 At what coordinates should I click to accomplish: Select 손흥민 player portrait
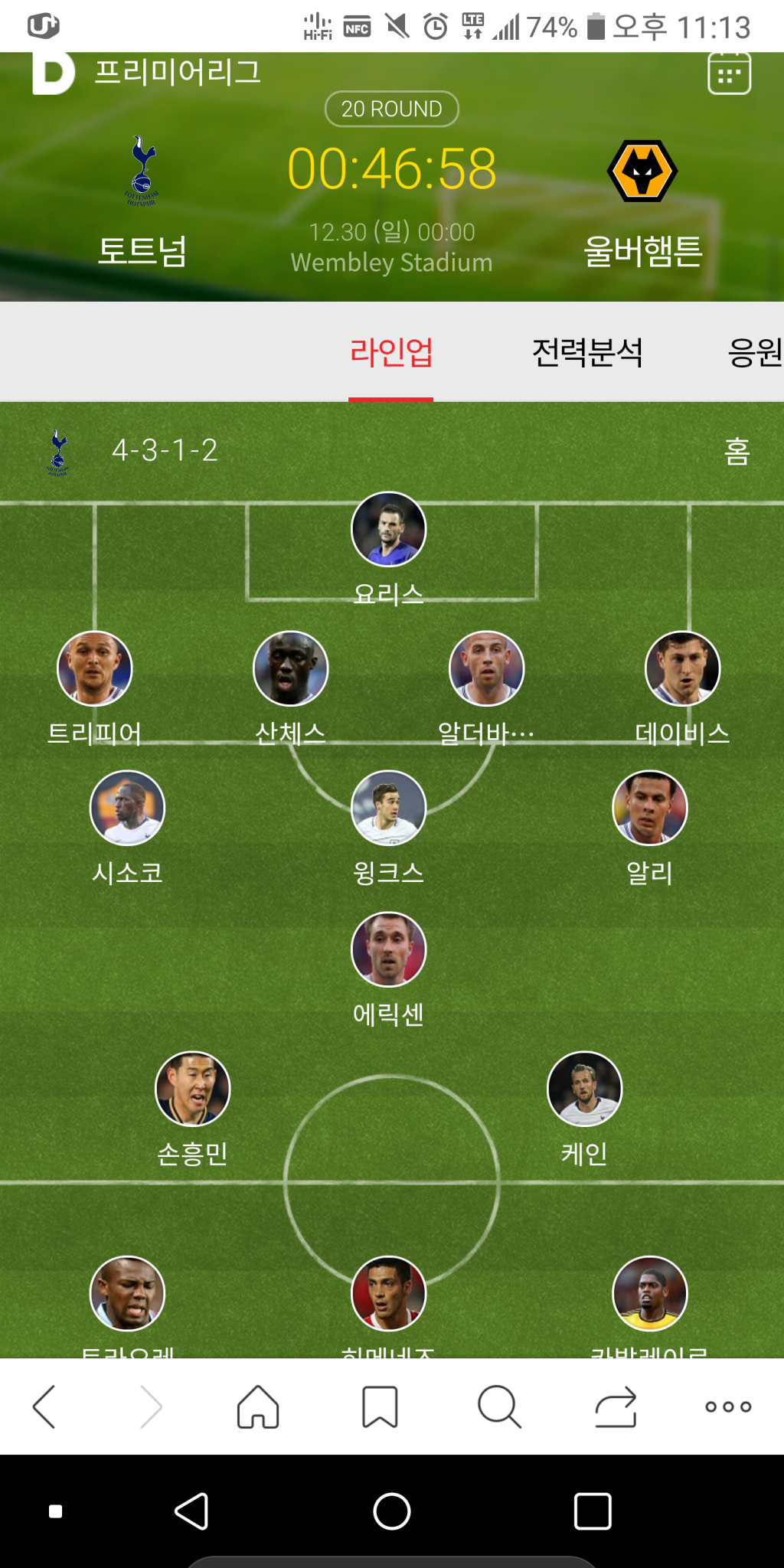[x=193, y=1089]
